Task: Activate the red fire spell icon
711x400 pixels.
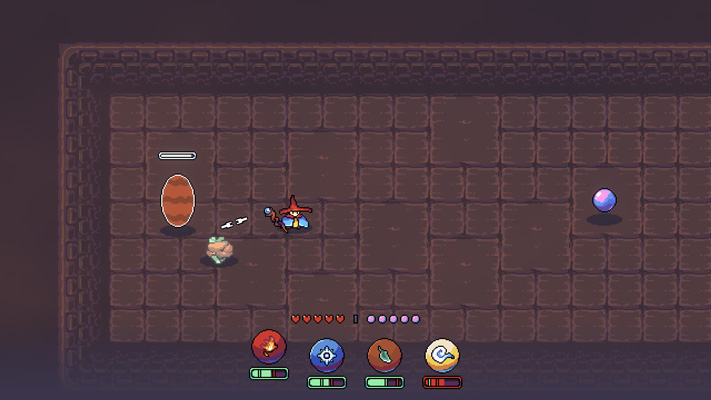Action: point(268,348)
